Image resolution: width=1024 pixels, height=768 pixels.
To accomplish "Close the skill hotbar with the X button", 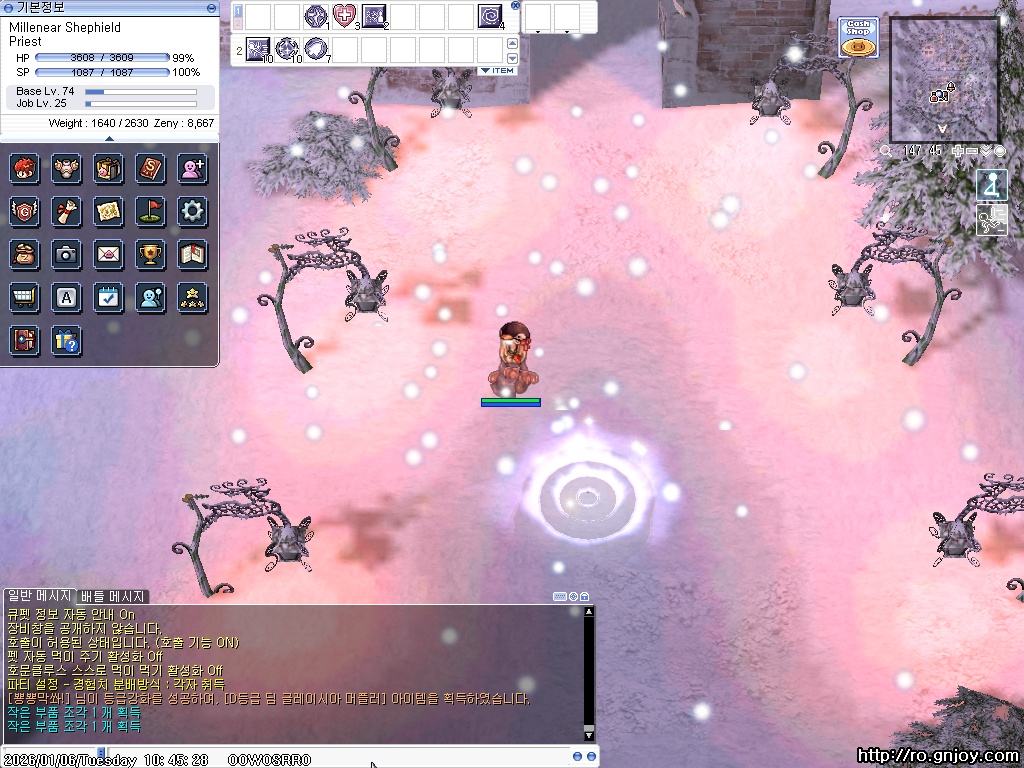I will 515,5.
